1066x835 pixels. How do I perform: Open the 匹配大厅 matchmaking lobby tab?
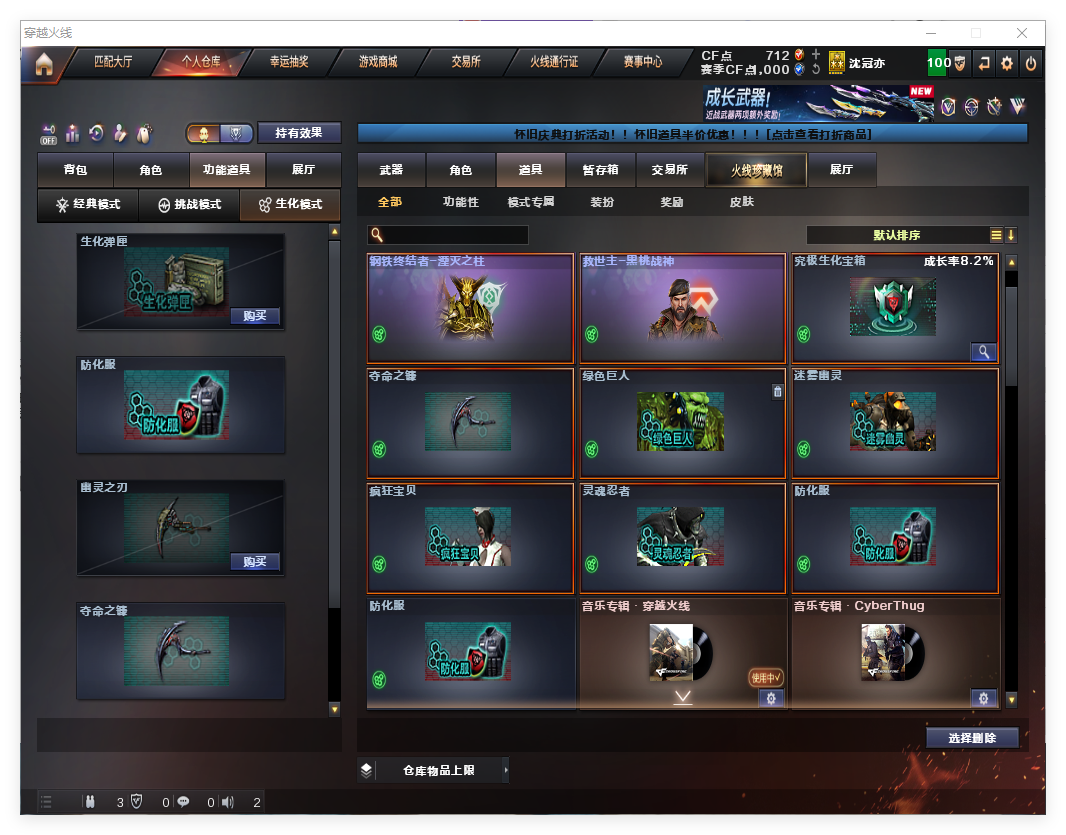(112, 62)
